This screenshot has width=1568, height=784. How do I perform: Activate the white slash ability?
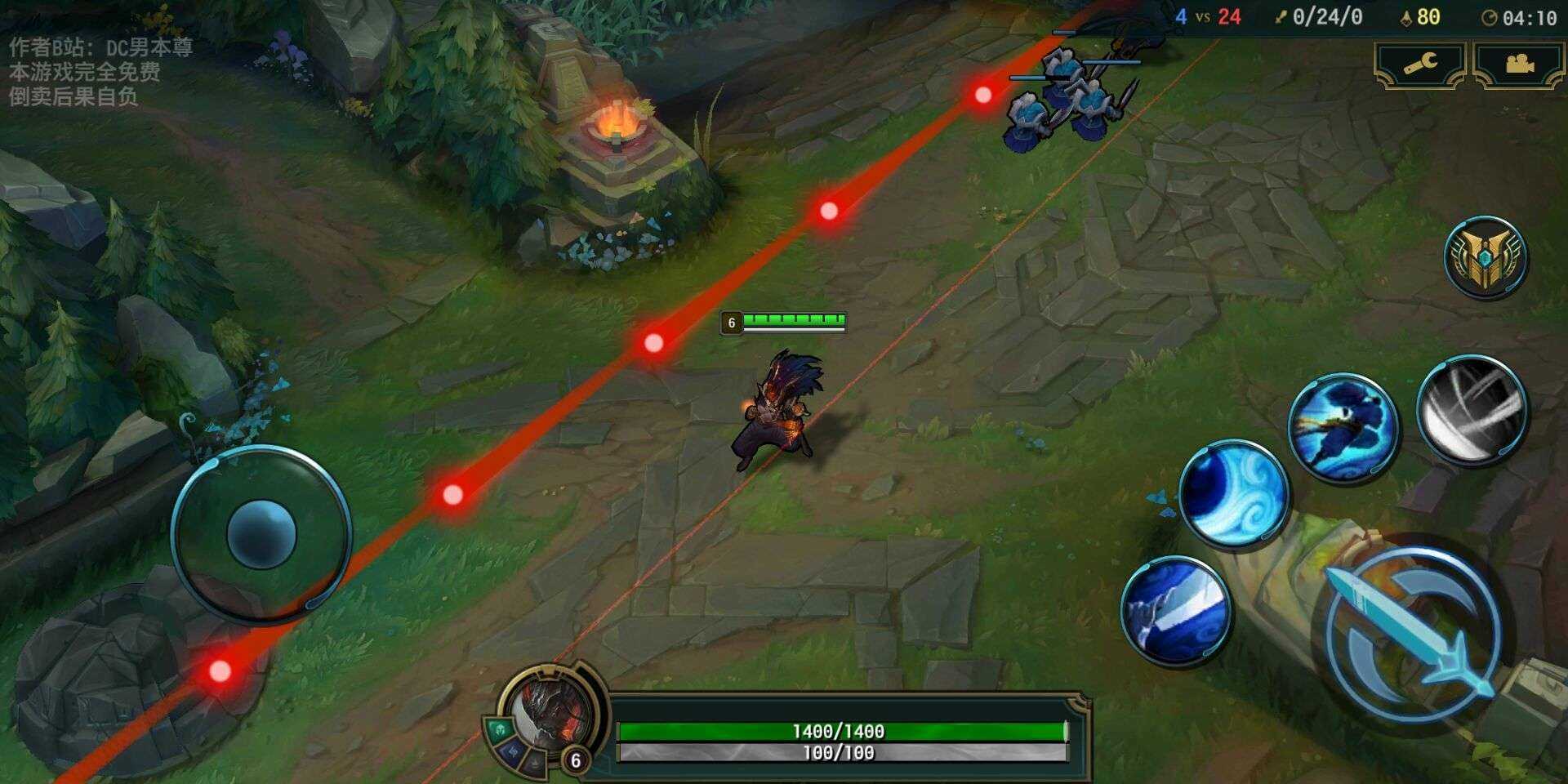coord(1472,409)
